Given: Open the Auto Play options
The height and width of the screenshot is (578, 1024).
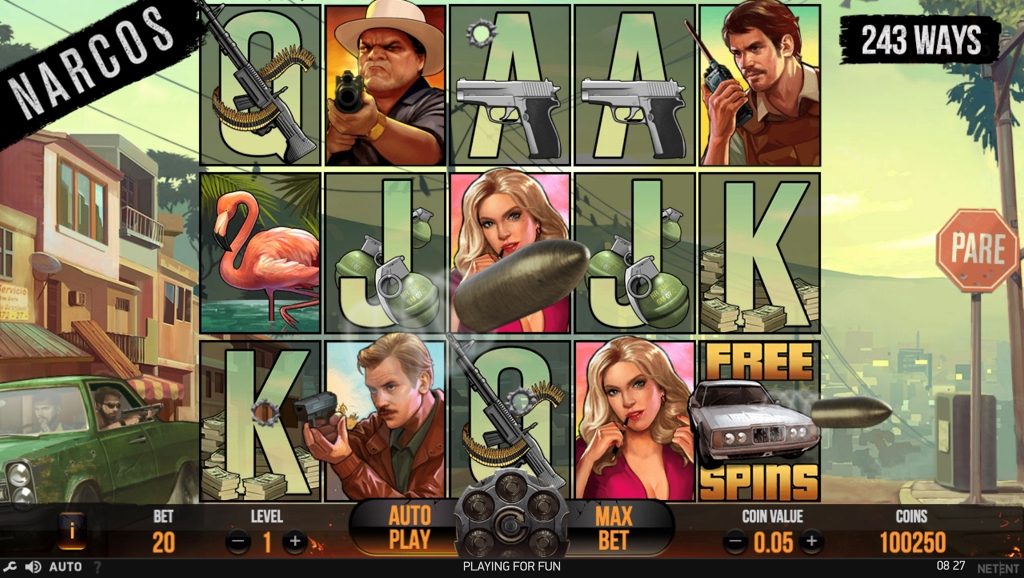Looking at the screenshot, I should point(409,527).
